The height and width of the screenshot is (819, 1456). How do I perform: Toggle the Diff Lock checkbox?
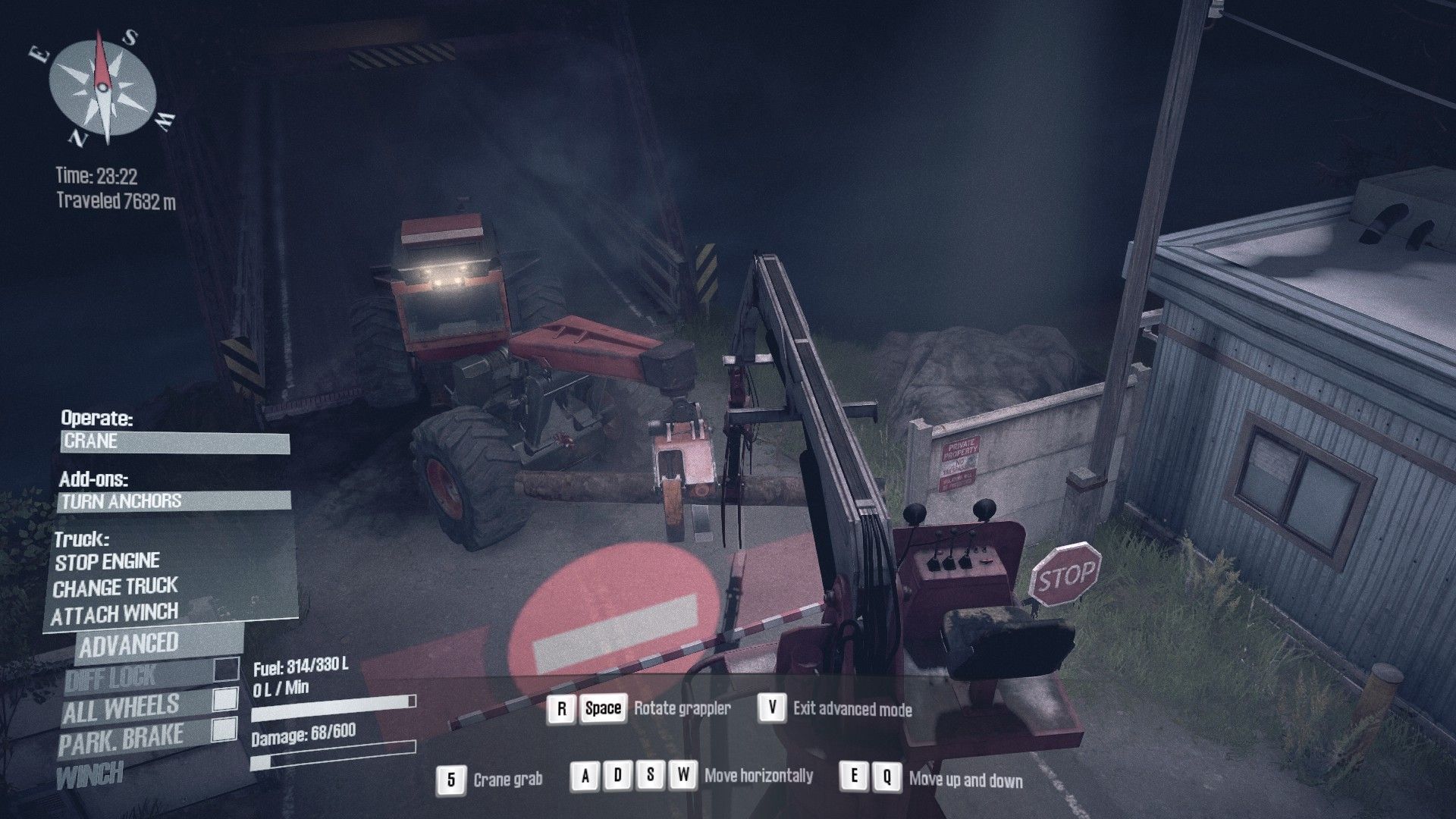[x=226, y=670]
